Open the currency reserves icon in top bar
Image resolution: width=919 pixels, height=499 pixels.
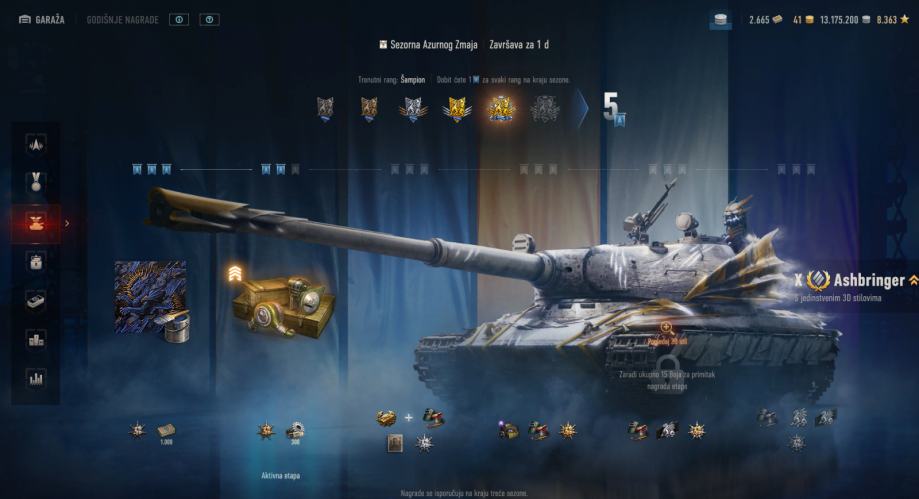click(720, 19)
